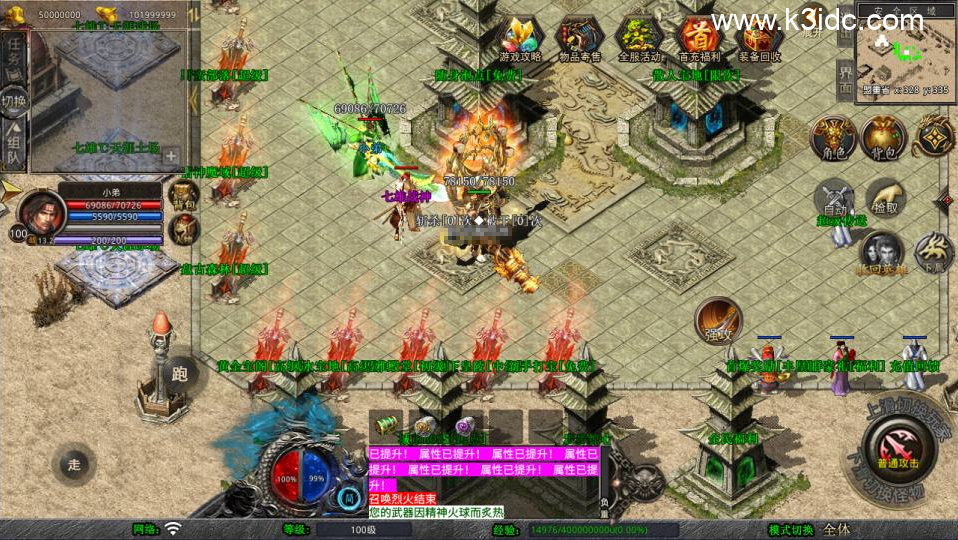Screen dimensions: 958x540
Task: Click the player portrait avatar
Action: [x=36, y=211]
